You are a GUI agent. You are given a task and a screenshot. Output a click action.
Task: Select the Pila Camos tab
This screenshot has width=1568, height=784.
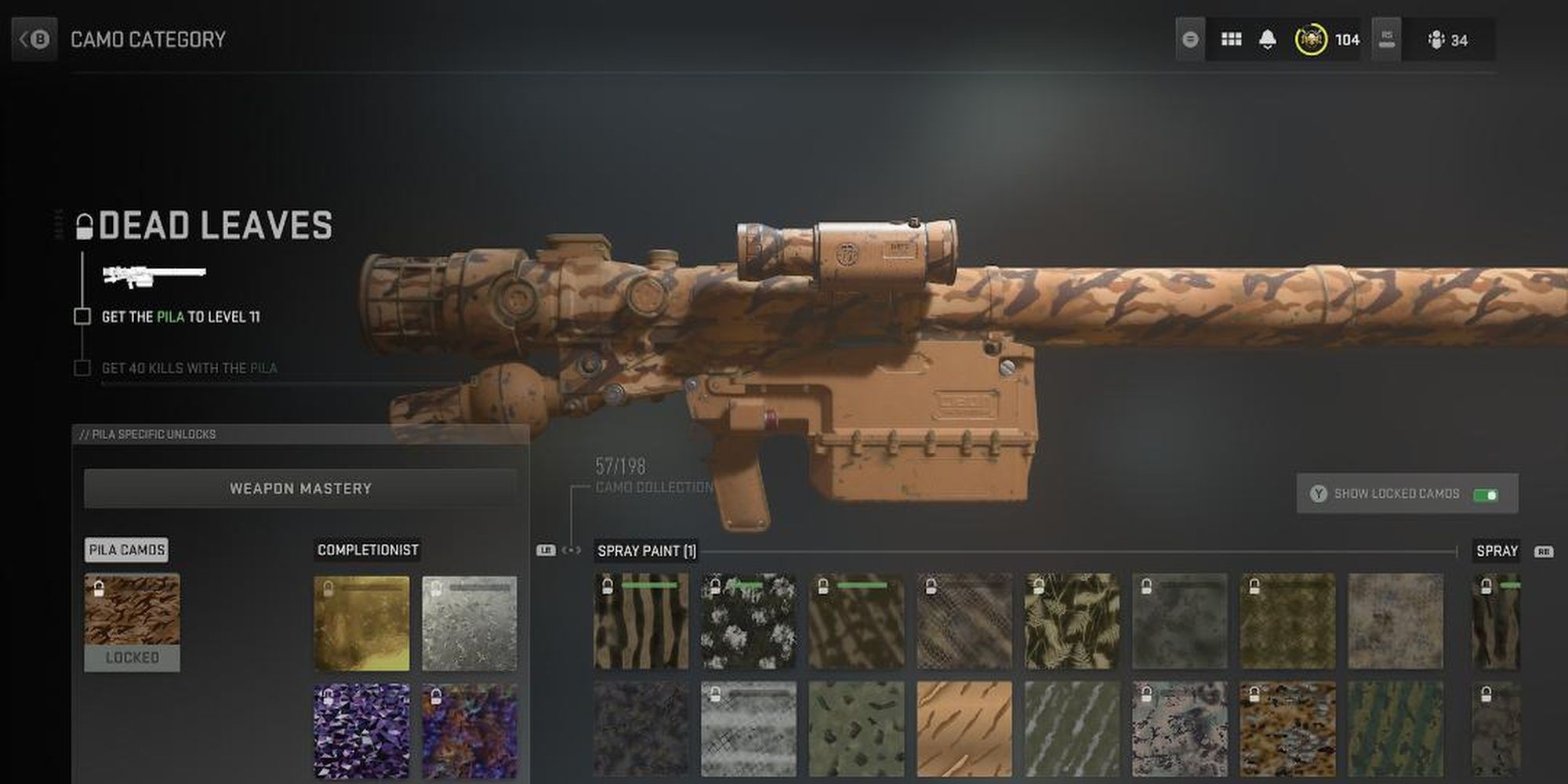[x=125, y=550]
